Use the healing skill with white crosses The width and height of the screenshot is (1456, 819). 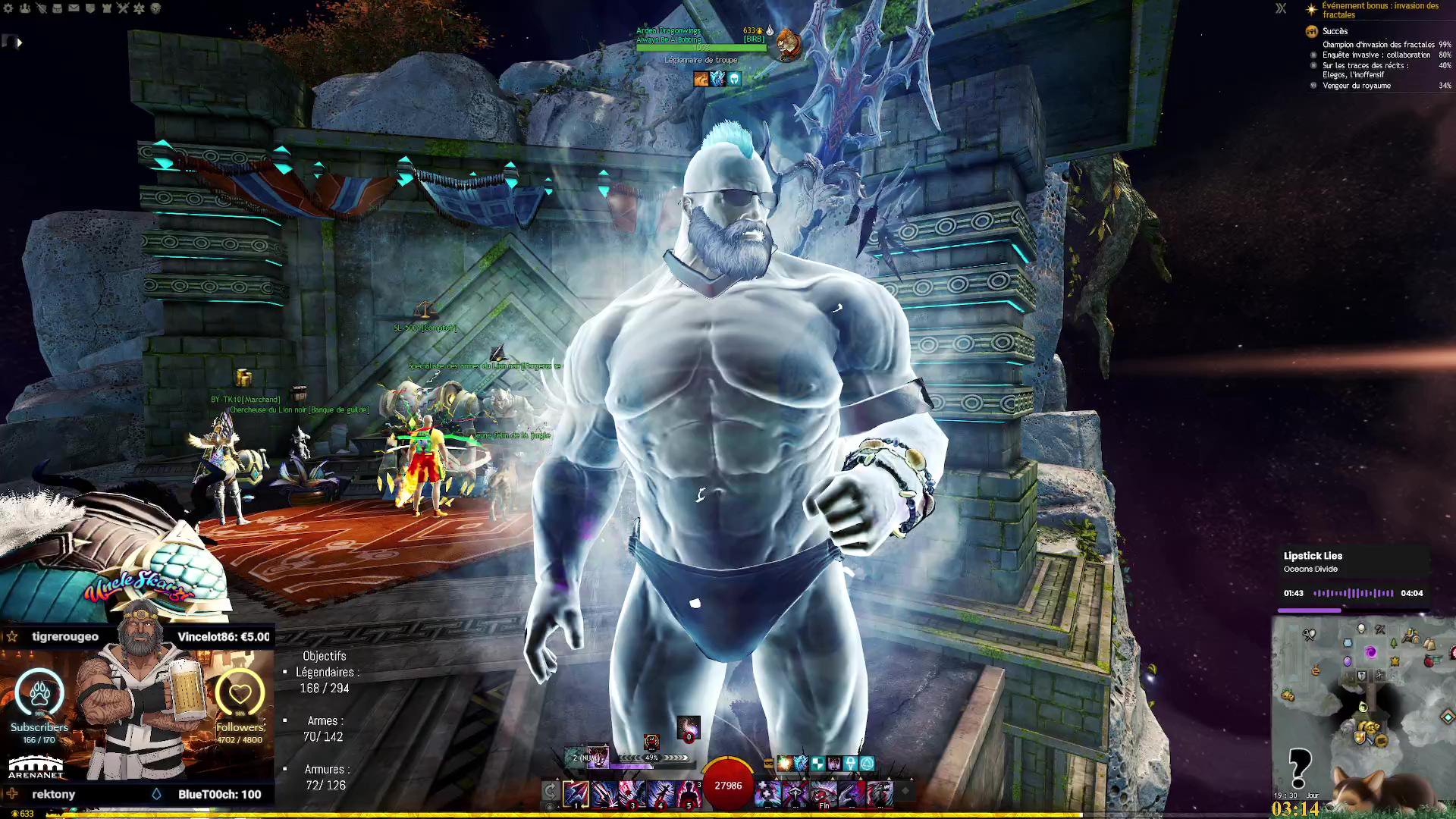767,793
